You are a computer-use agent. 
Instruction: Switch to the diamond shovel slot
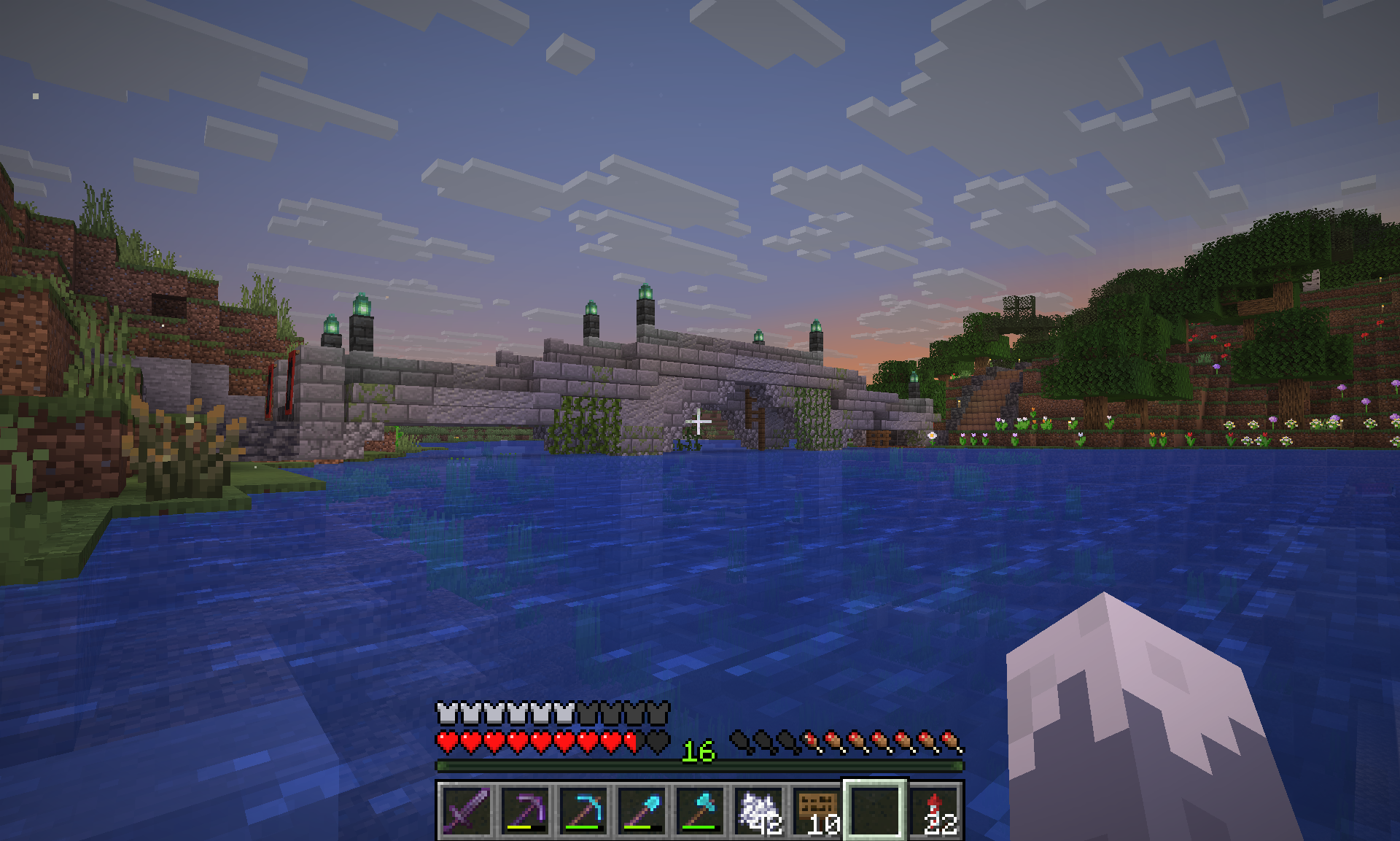(642, 810)
